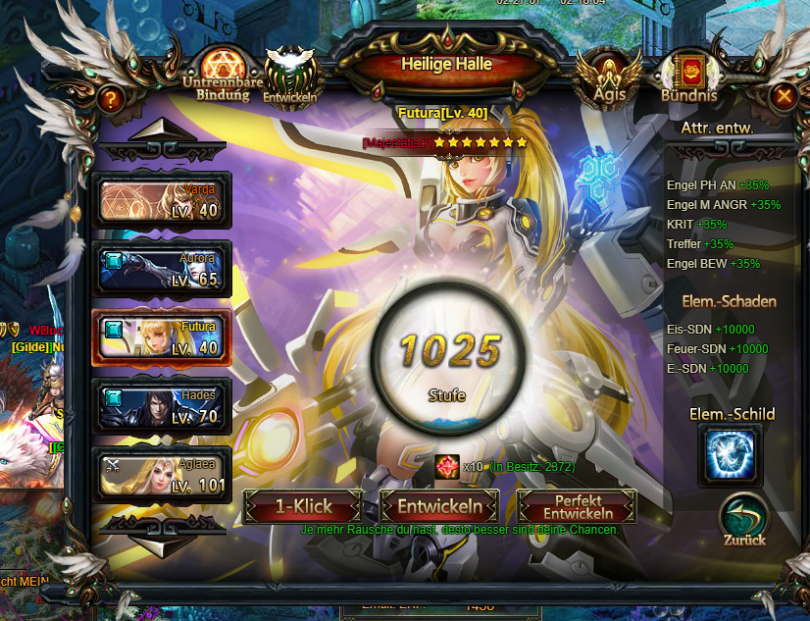Click the 1-Klick button
The image size is (810, 621).
pyautogui.click(x=306, y=506)
